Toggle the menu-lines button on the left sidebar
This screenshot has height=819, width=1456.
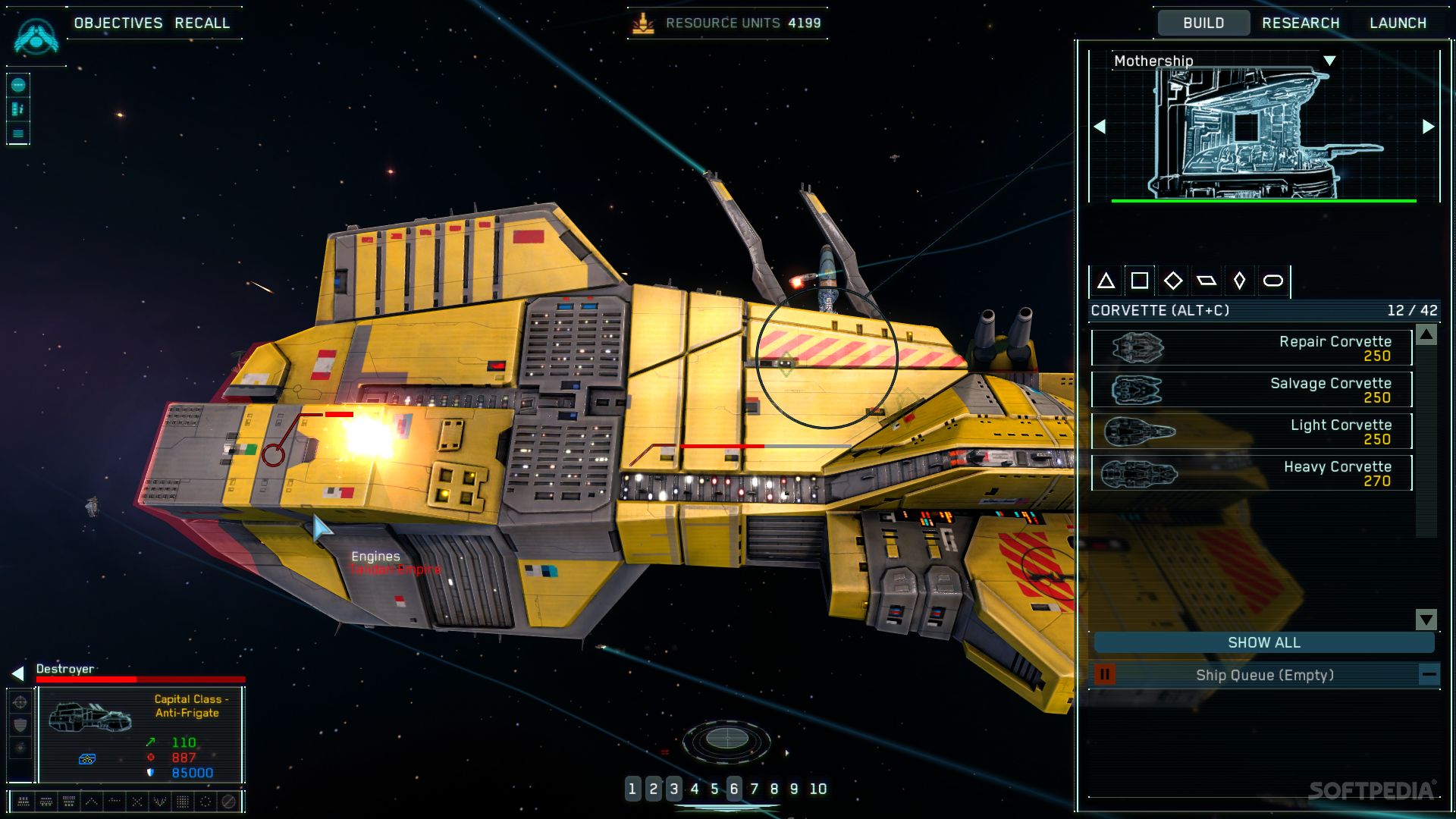(x=17, y=133)
